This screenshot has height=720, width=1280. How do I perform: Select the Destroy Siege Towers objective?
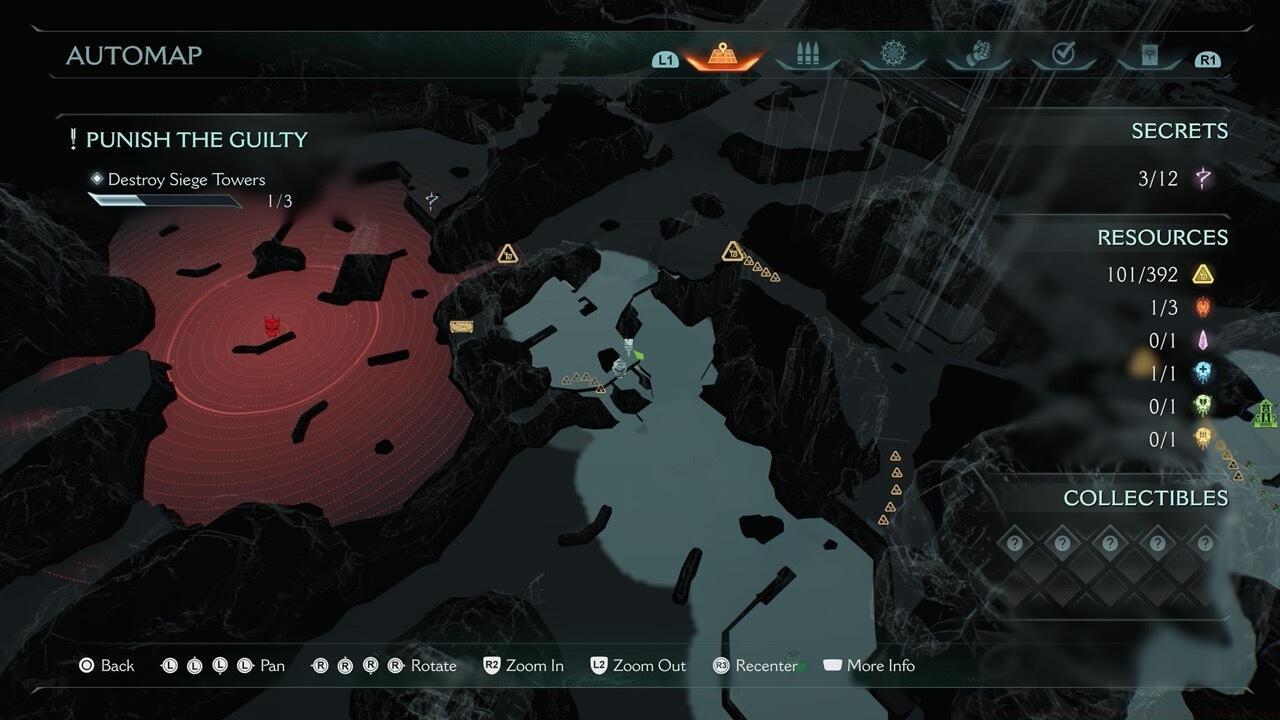click(186, 180)
